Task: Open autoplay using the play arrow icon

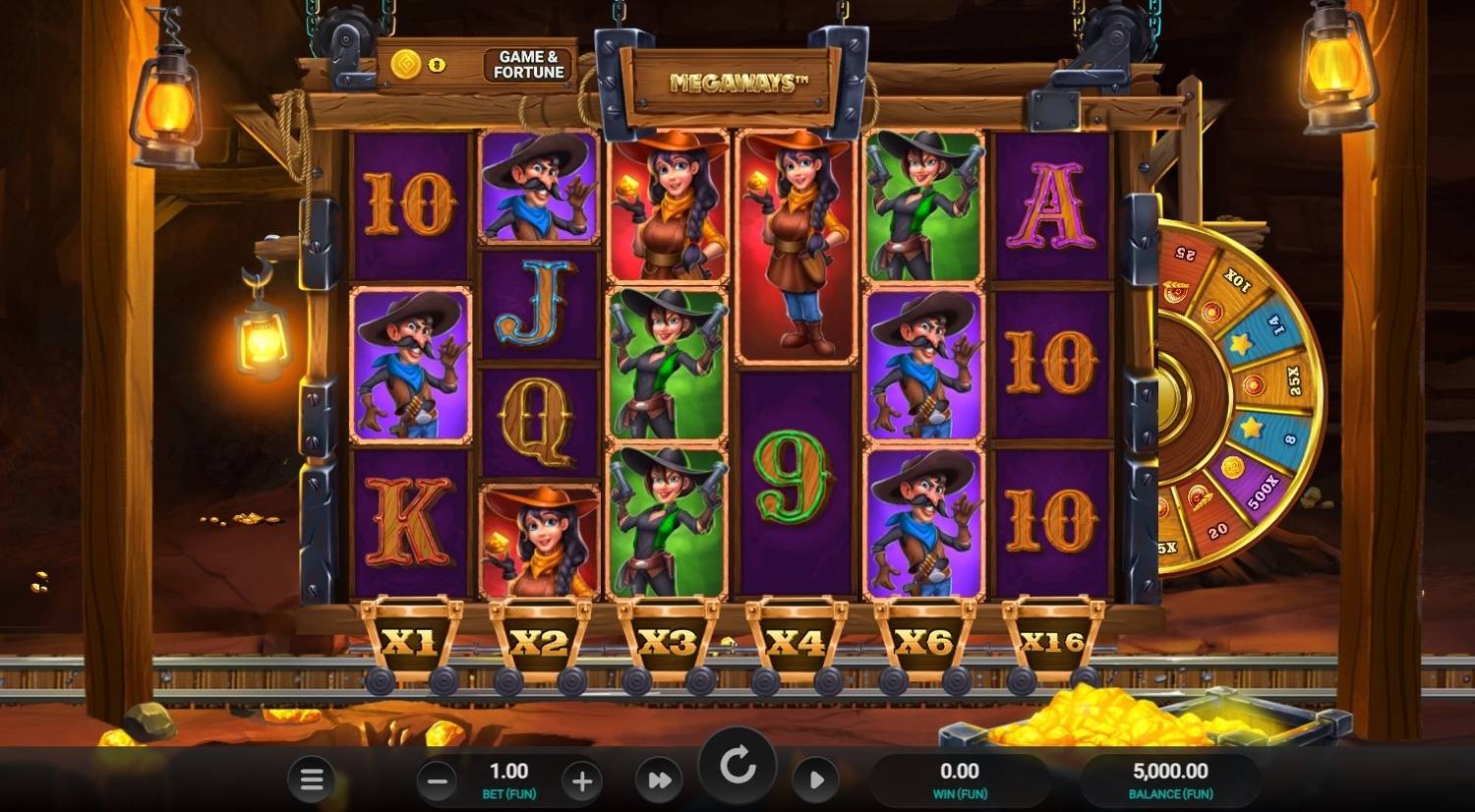Action: point(815,778)
